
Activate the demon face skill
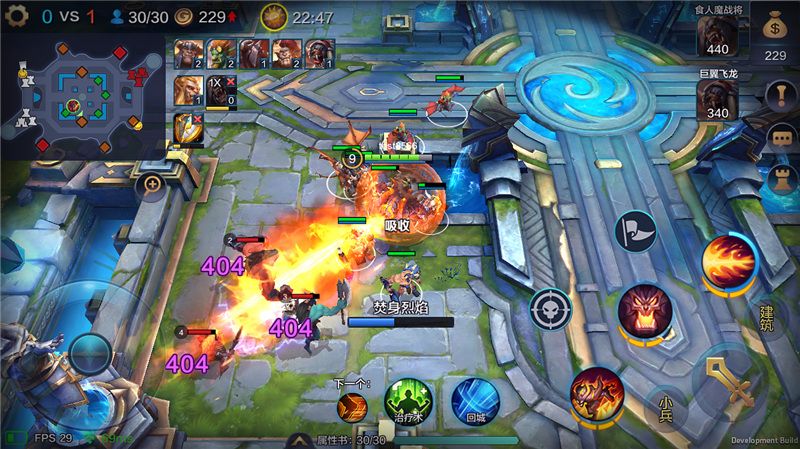(644, 310)
